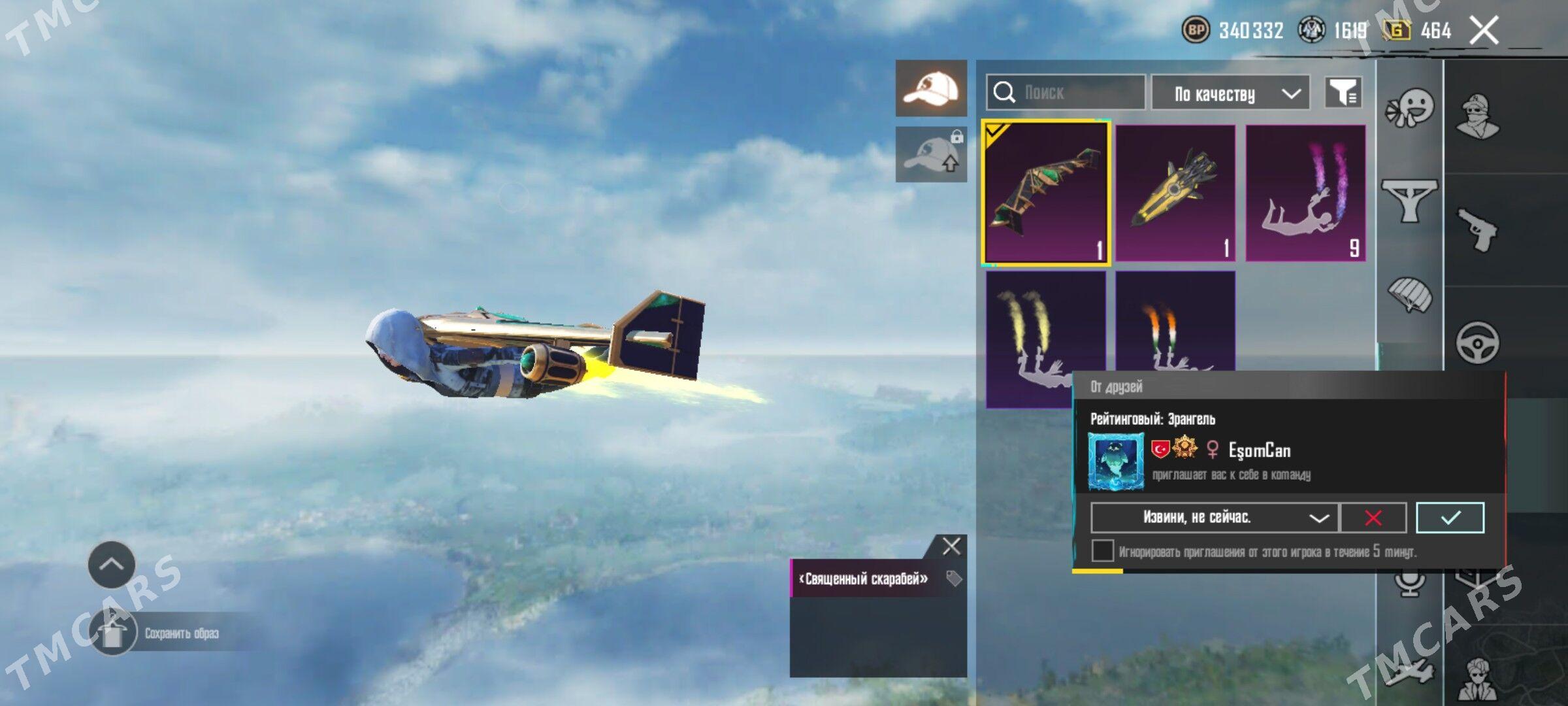Open the Извини, не сейчас reply dropdown
Image resolution: width=1568 pixels, height=706 pixels.
(1215, 518)
